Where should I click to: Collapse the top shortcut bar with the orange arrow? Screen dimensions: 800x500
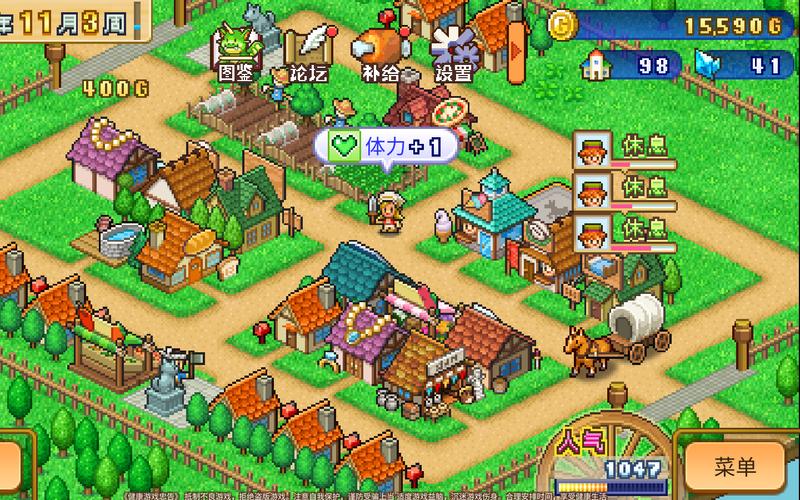coord(516,47)
